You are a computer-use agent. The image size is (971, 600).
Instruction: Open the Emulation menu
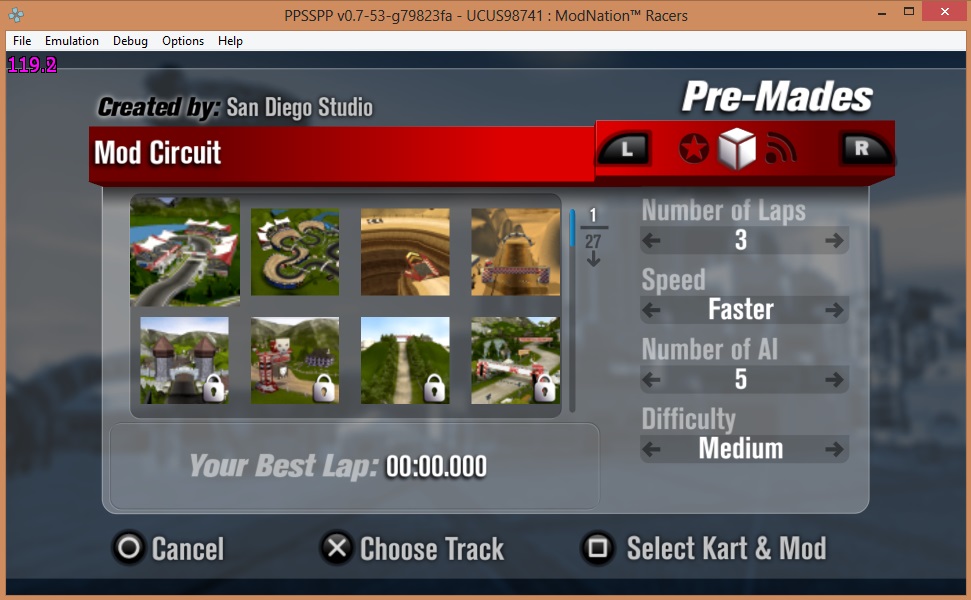(72, 41)
